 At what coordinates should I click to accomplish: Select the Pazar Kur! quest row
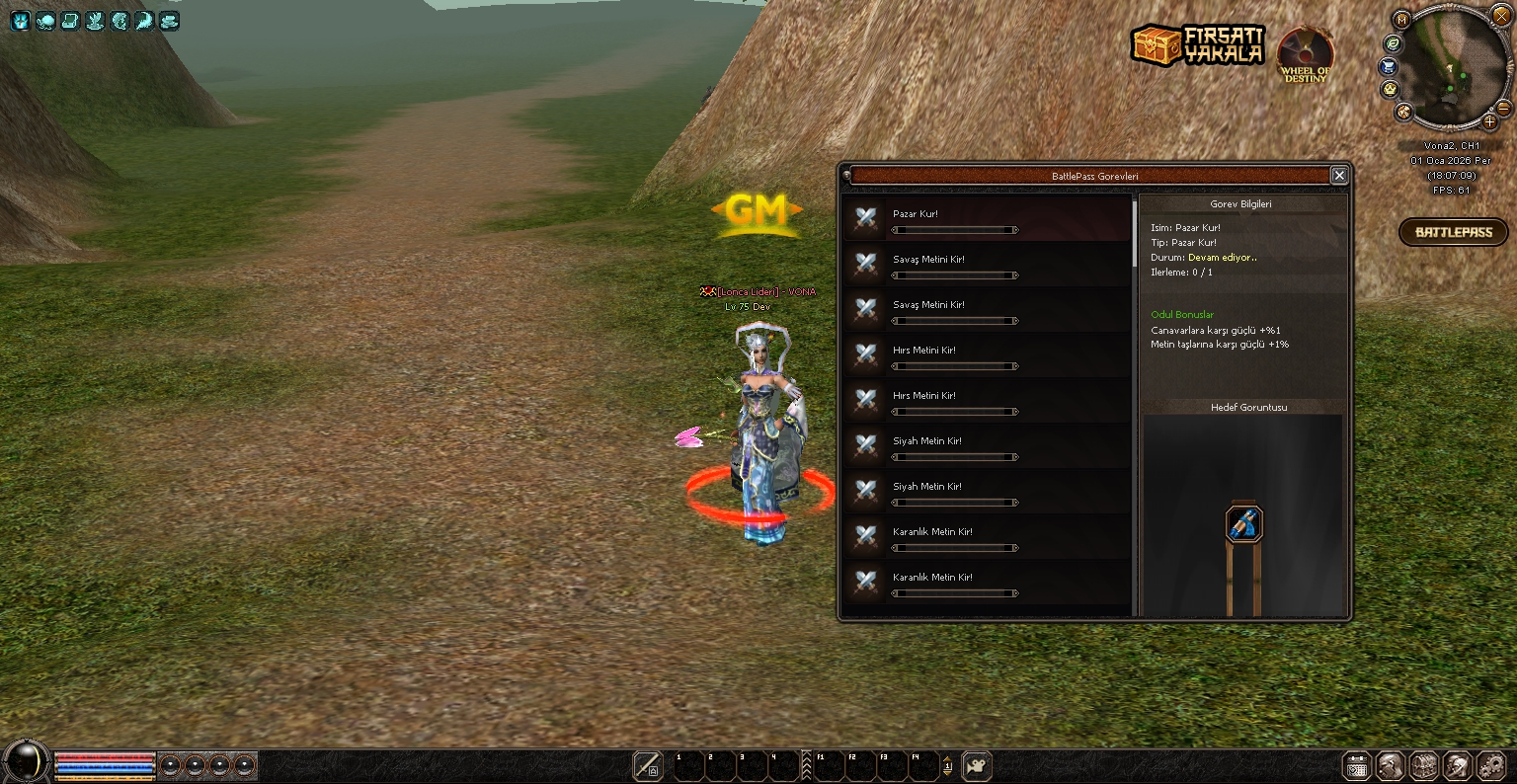[986, 218]
